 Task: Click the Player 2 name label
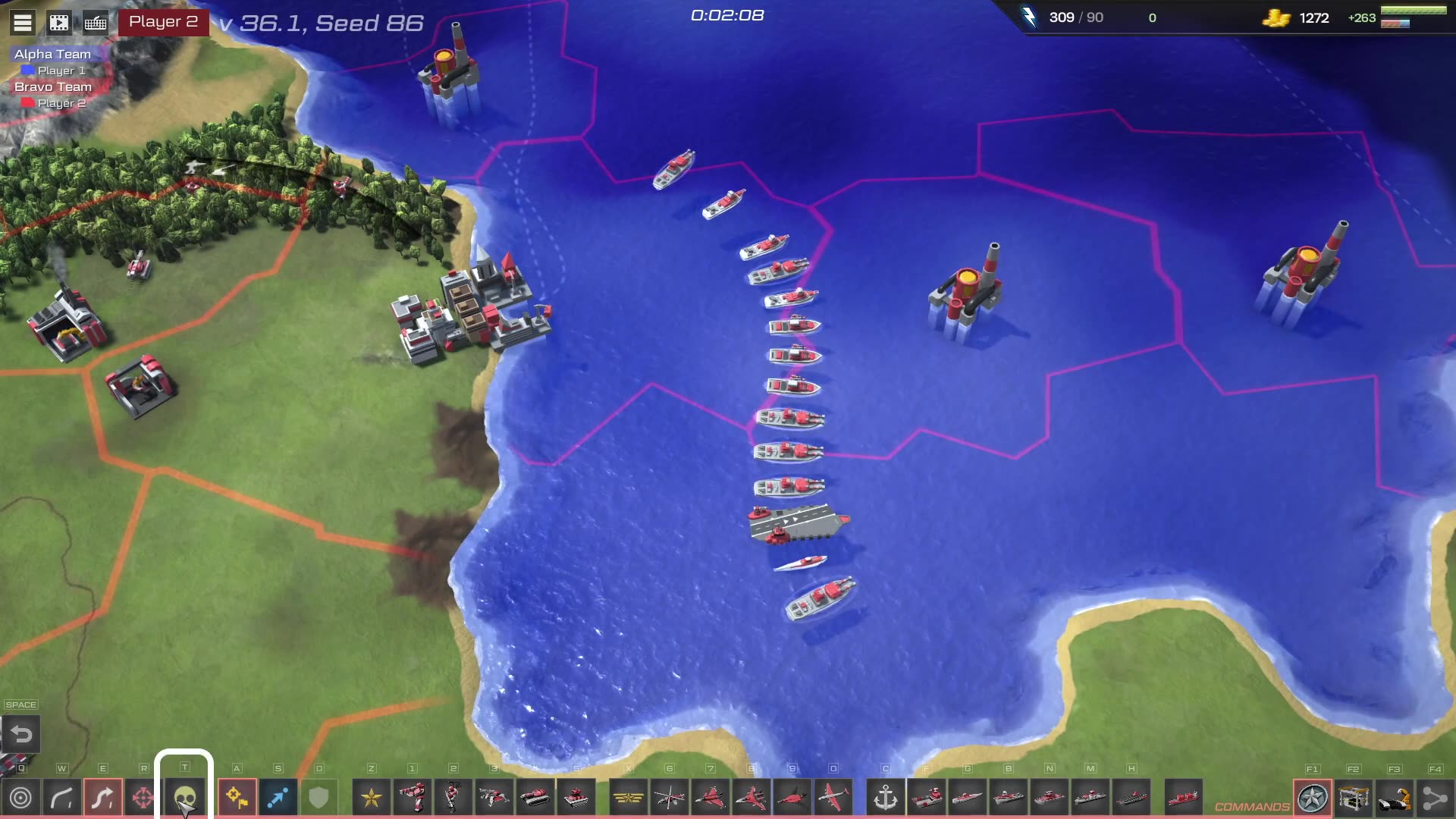163,22
